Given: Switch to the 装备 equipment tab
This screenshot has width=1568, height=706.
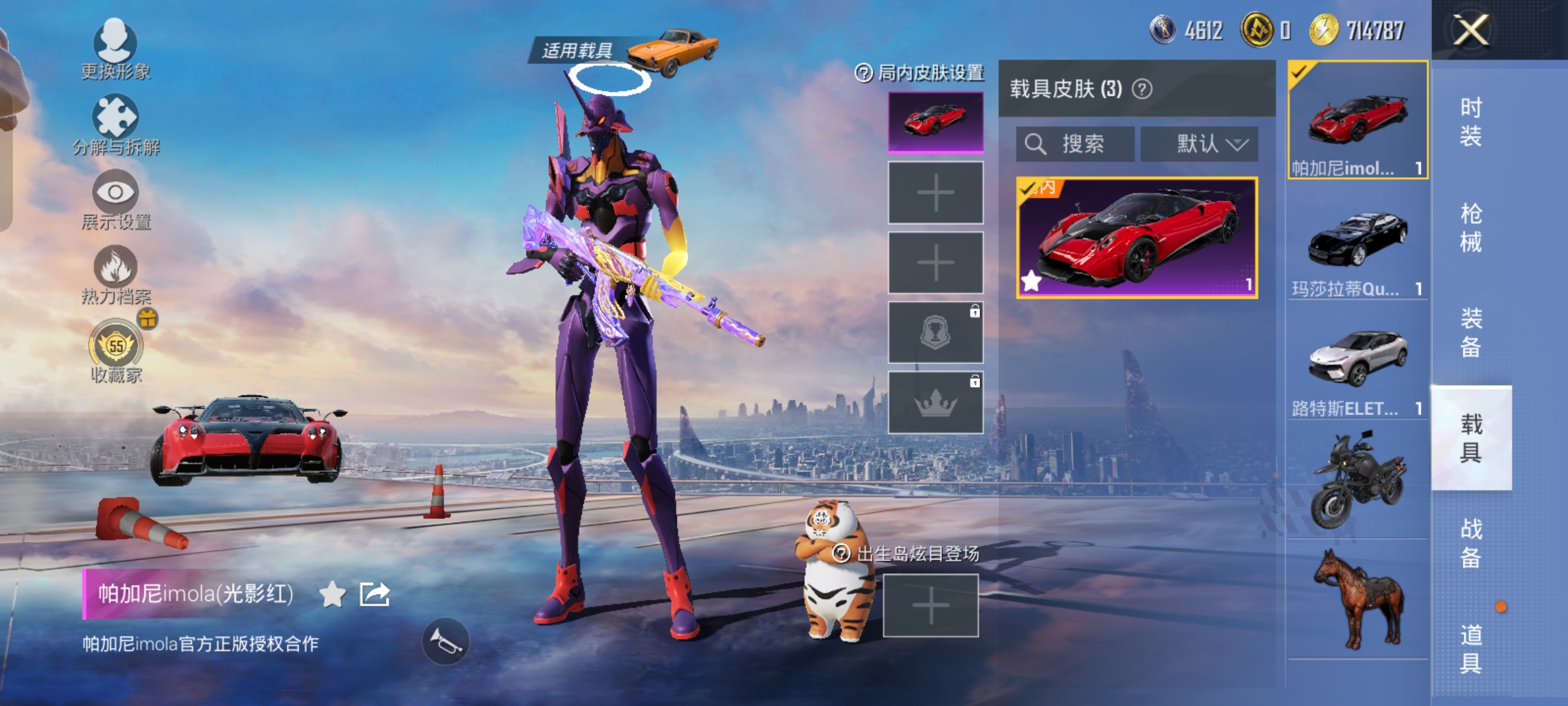Looking at the screenshot, I should [x=1471, y=332].
